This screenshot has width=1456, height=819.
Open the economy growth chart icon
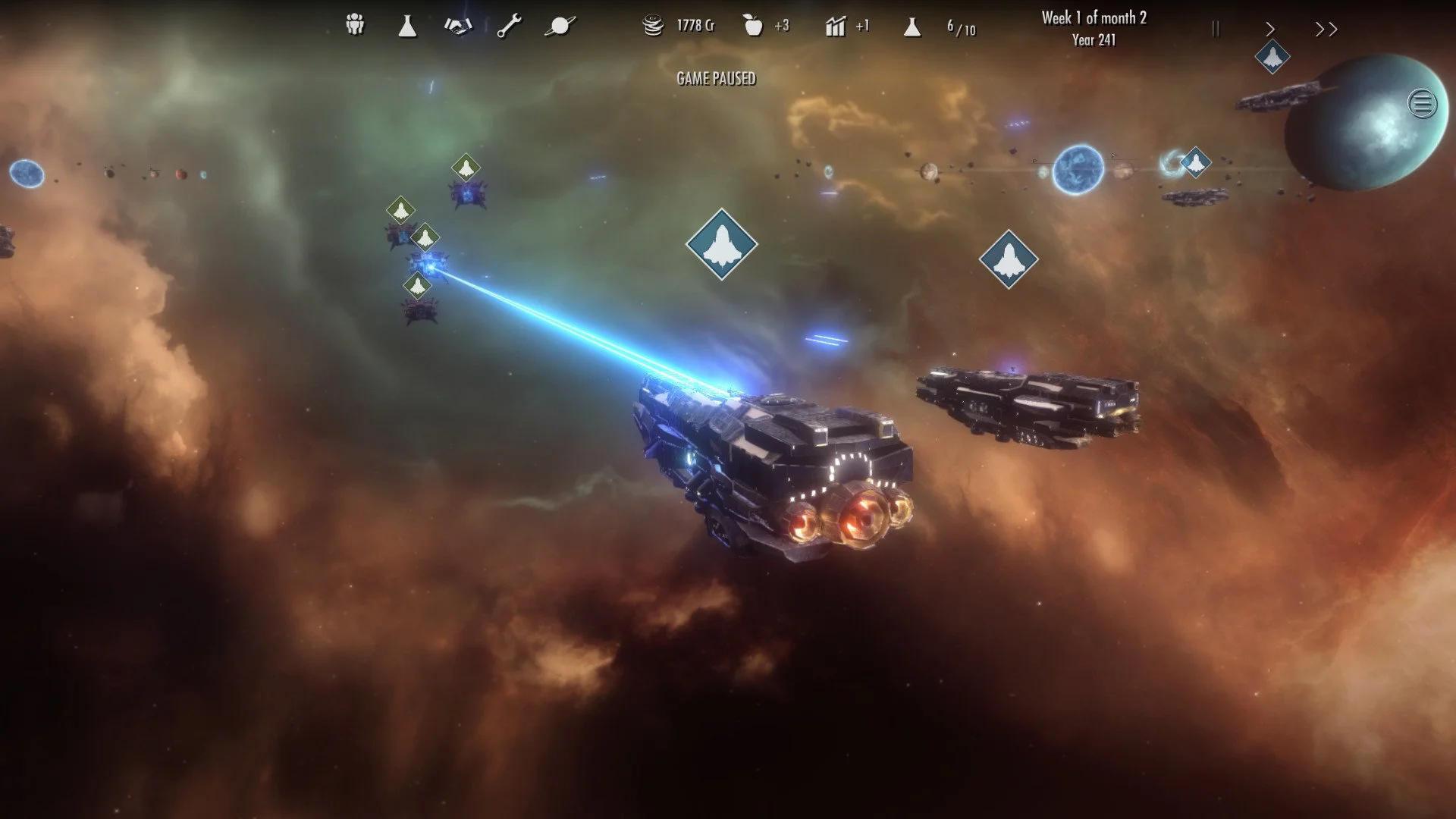[x=834, y=25]
